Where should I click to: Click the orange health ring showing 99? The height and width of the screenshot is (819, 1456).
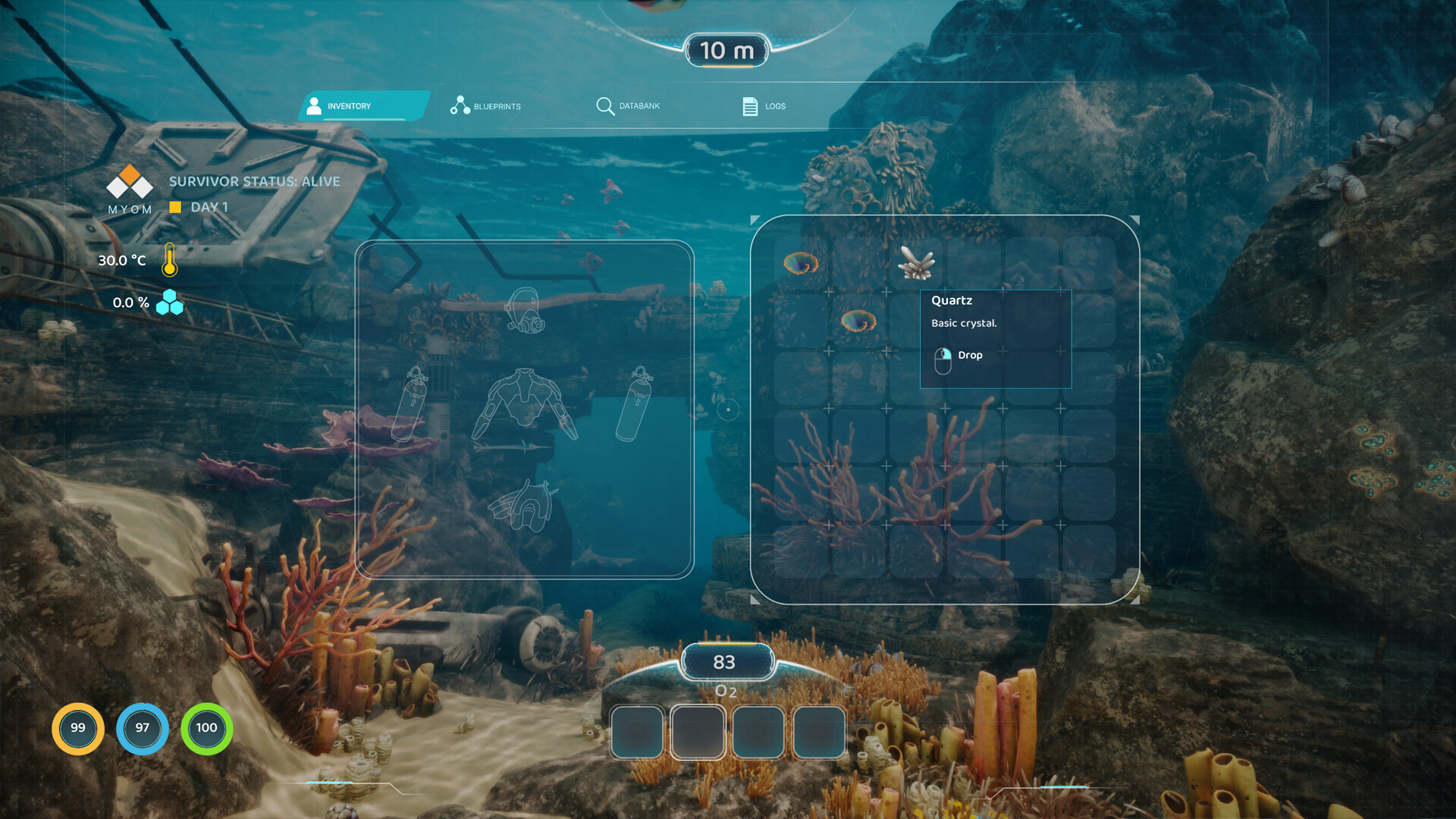tap(77, 728)
